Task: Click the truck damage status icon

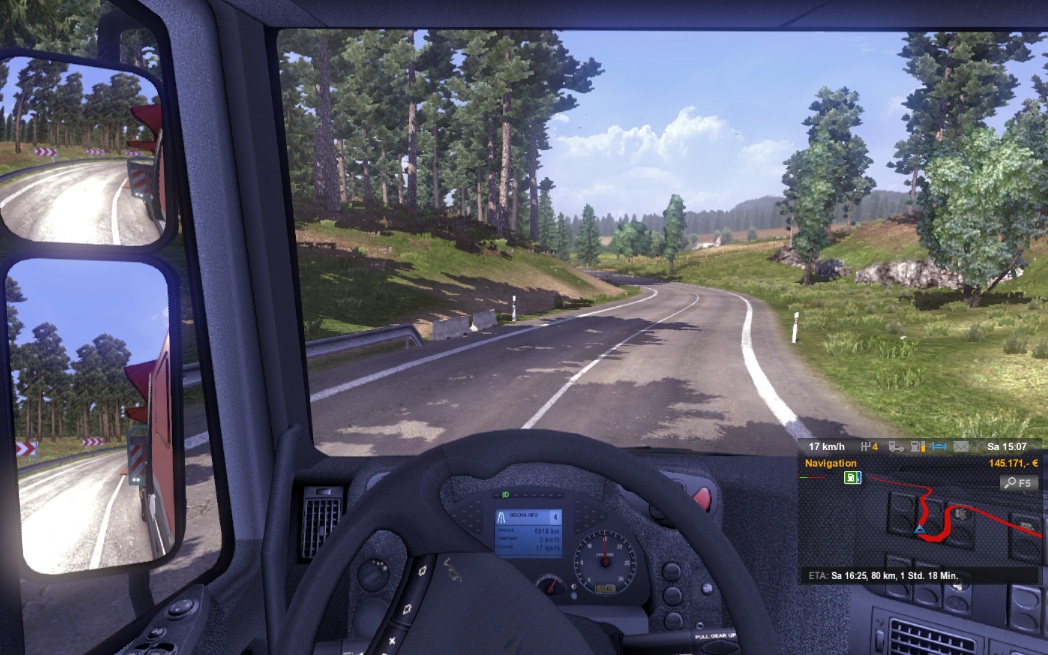Action: tap(896, 446)
